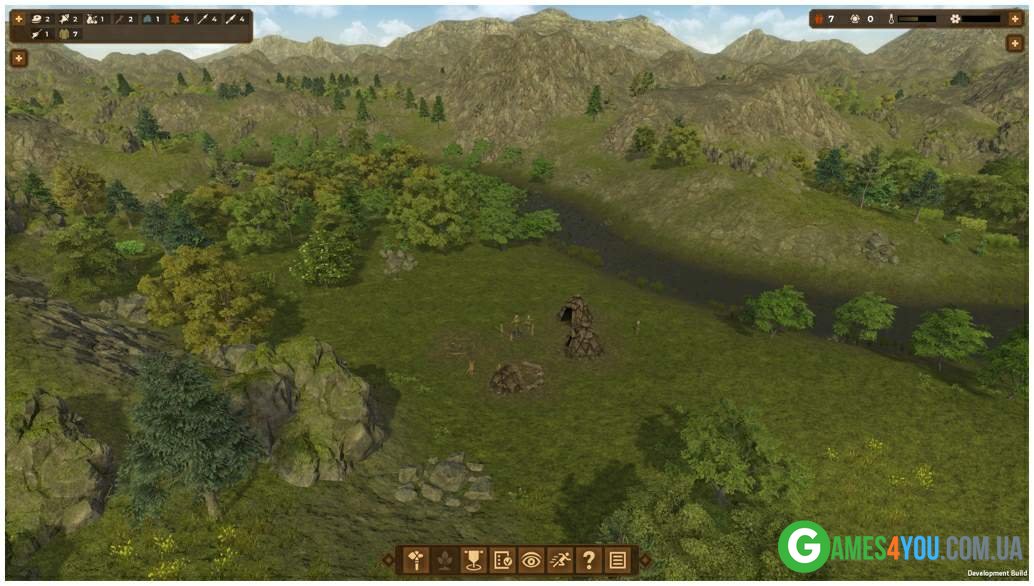Open help with the question mark button
1034x586 pixels.
(x=589, y=560)
